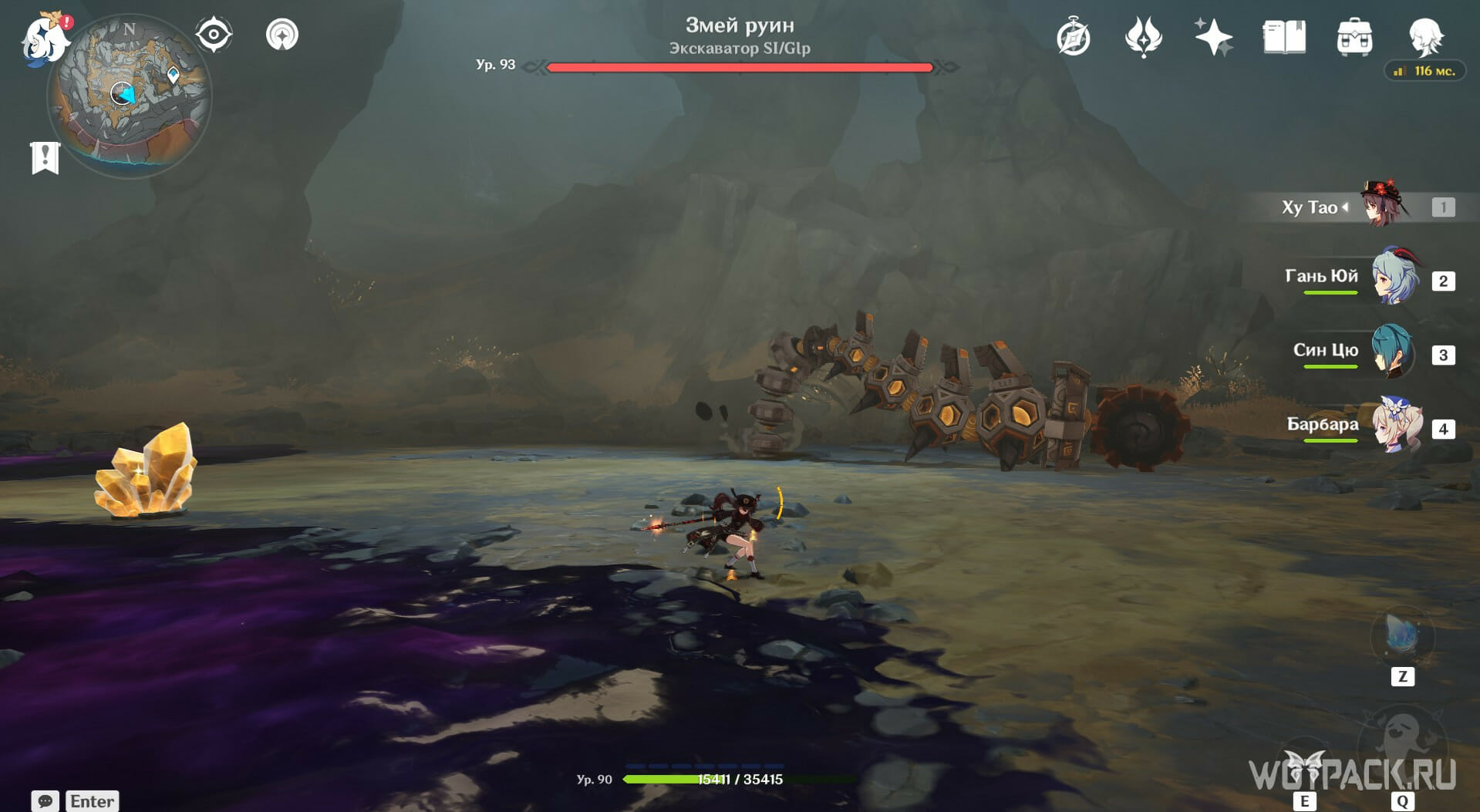Screen dimensions: 1480x812
Task: Open the wish star icon
Action: click(x=1213, y=37)
